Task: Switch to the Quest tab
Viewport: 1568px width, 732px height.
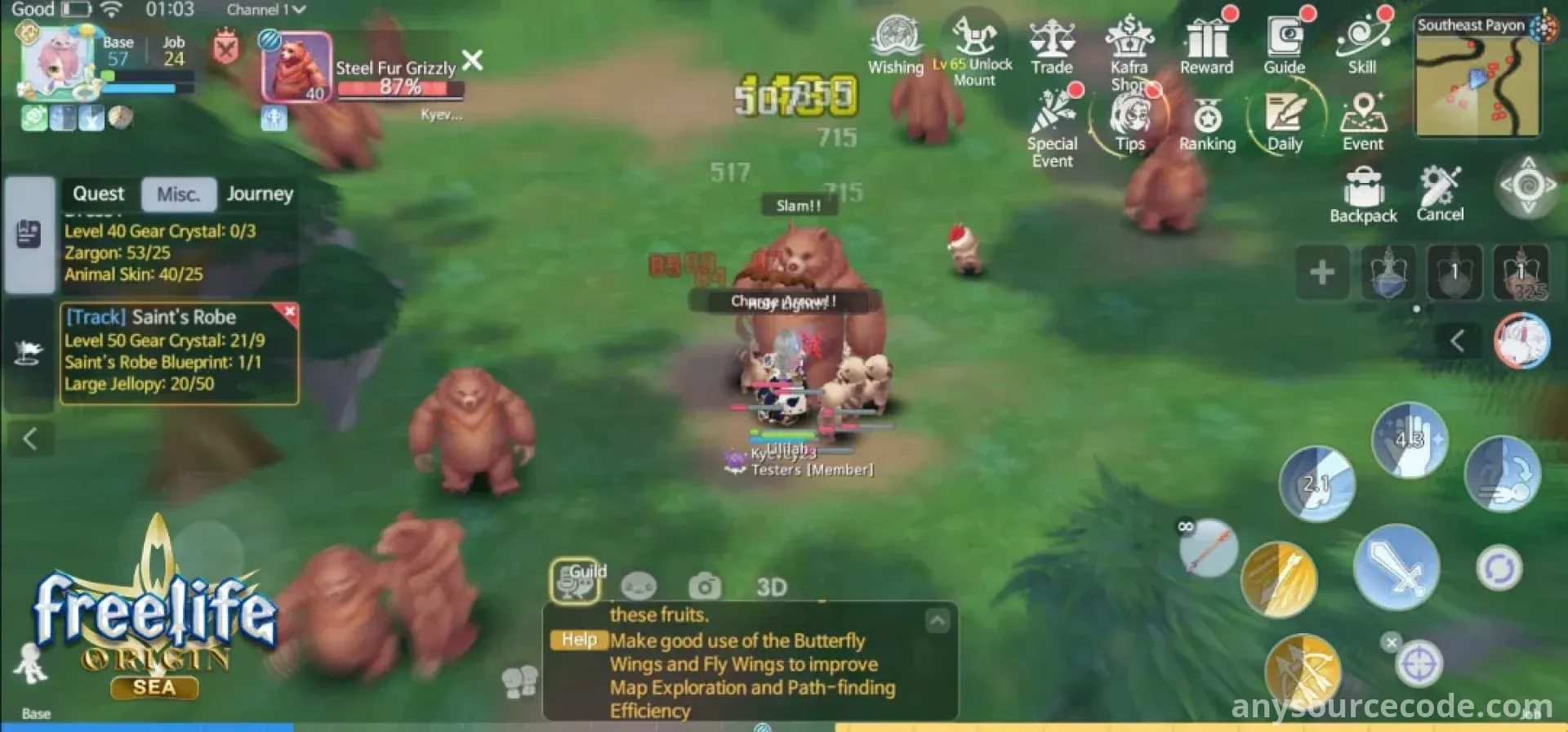Action: click(x=99, y=194)
